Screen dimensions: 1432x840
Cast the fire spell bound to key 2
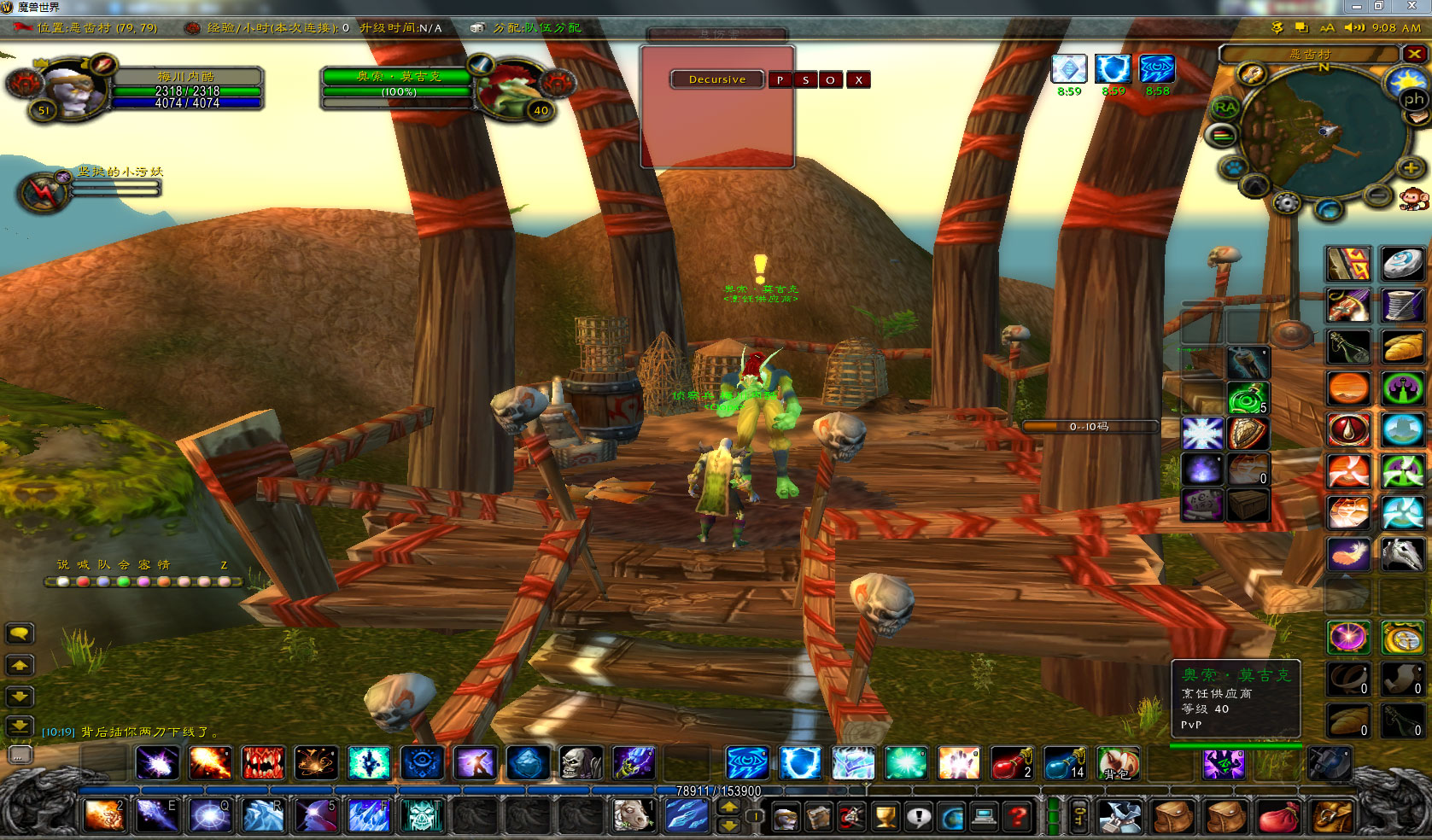pyautogui.click(x=105, y=816)
